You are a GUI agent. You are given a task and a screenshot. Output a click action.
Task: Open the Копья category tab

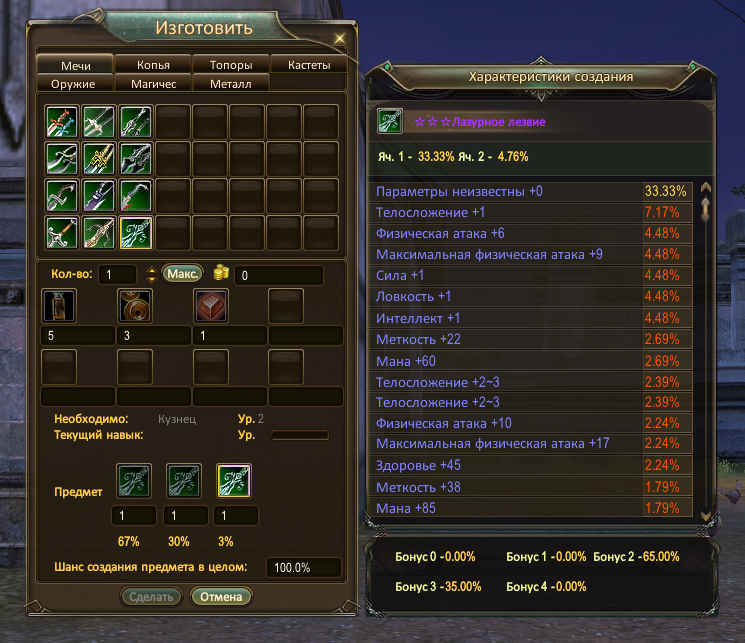click(x=153, y=65)
